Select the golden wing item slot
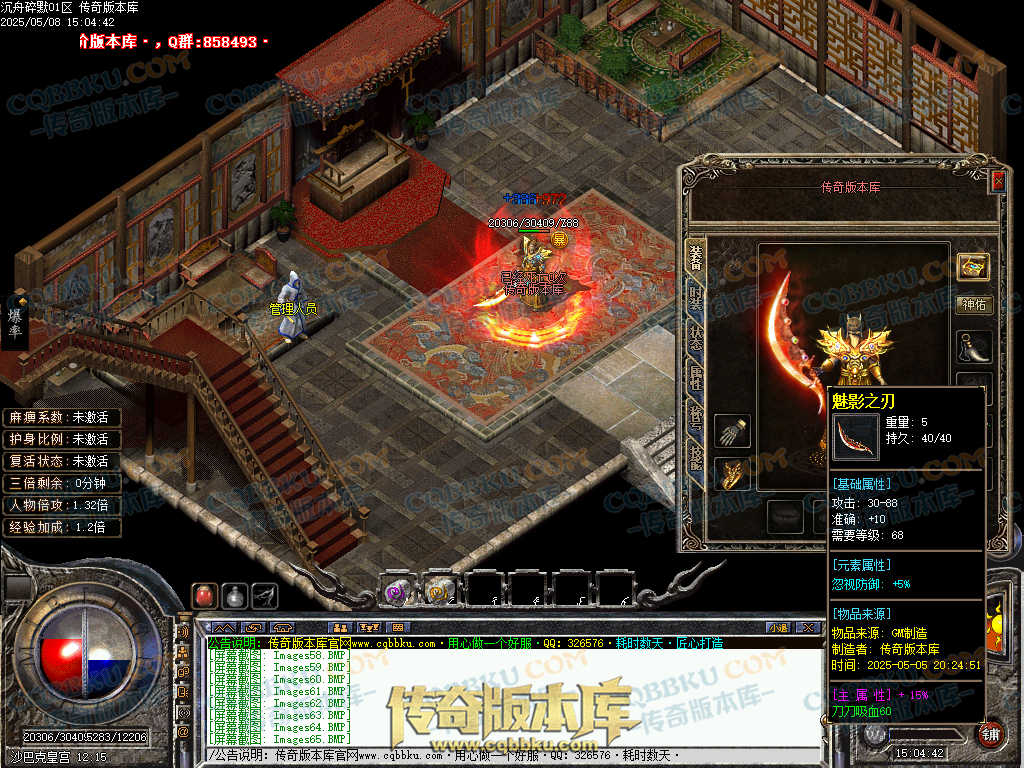 (x=731, y=474)
